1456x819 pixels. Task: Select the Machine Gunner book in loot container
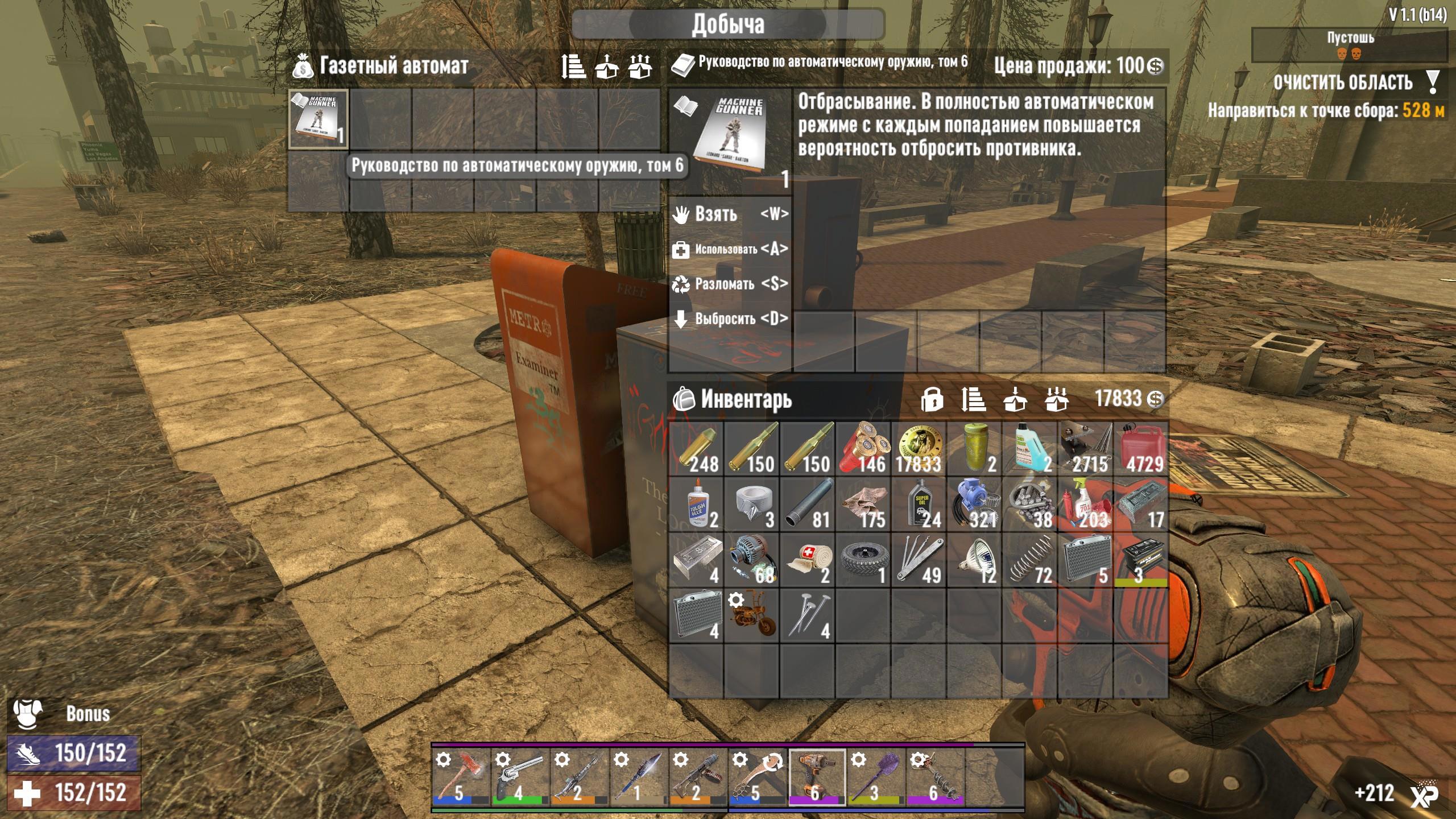tap(318, 119)
